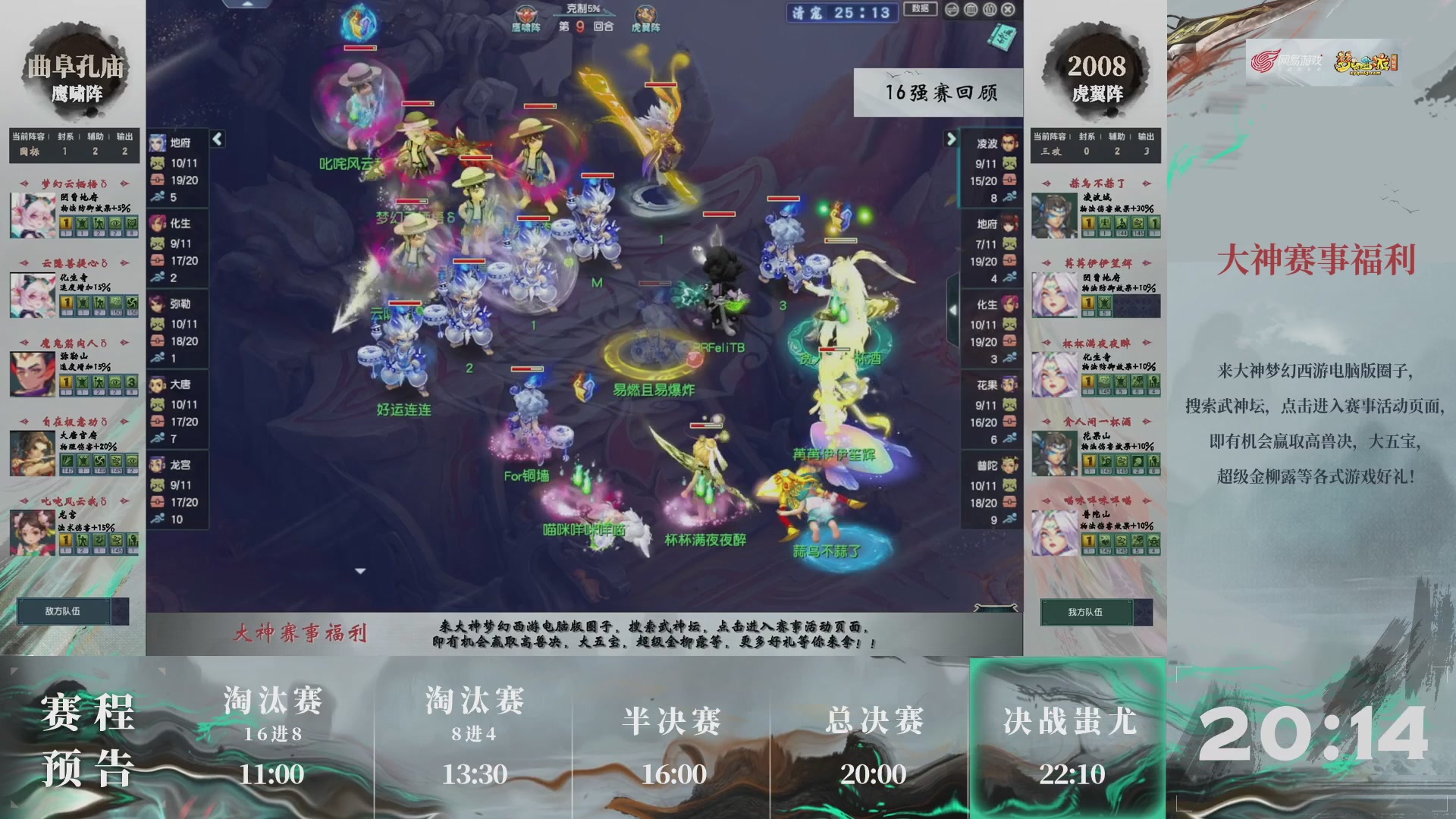Toggle the left roster with its collapse chevron
Image resolution: width=1456 pixels, height=819 pixels.
[x=217, y=140]
